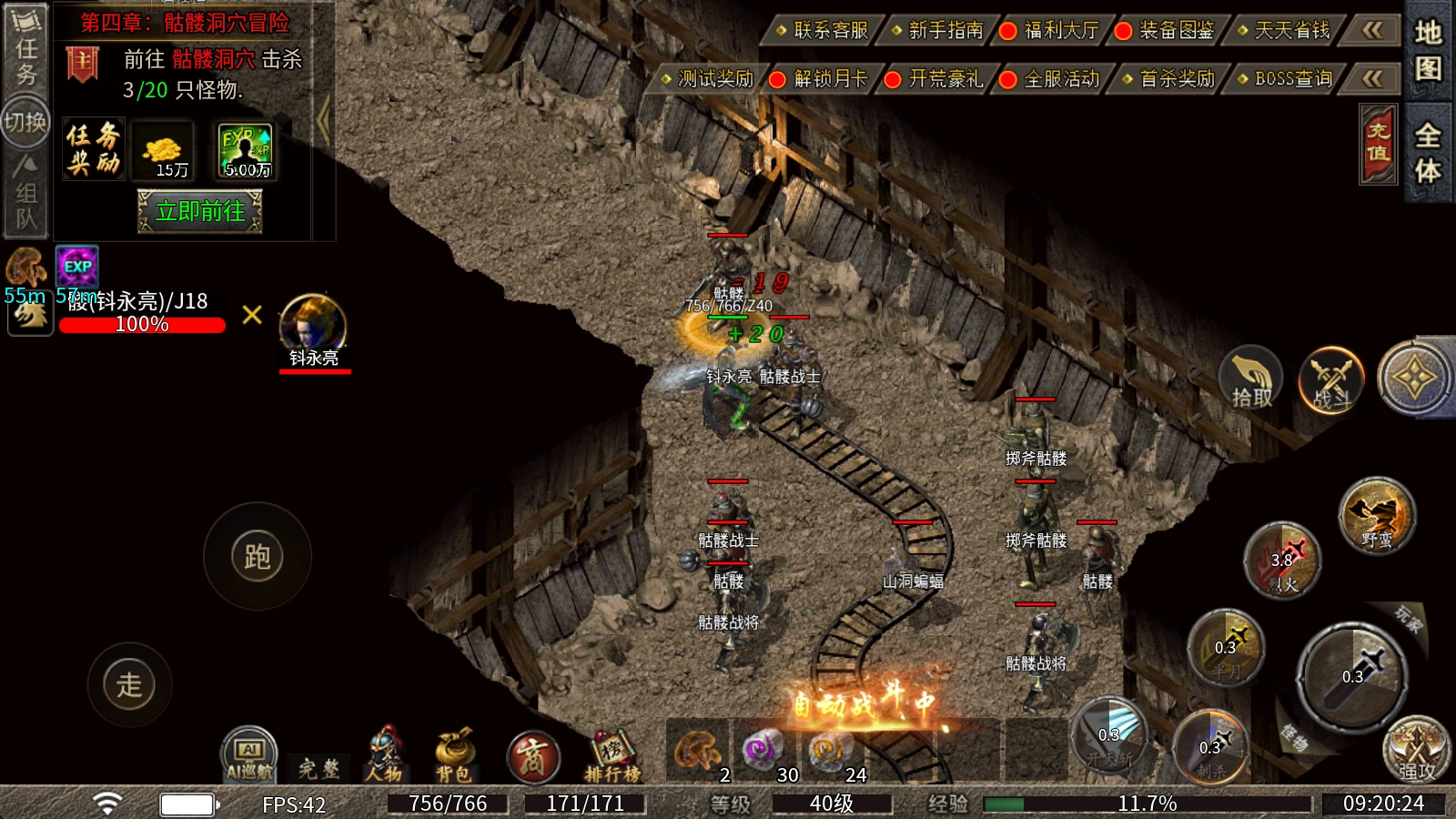The height and width of the screenshot is (819, 1456).
Task: Open the 背包 backpack
Action: (453, 755)
